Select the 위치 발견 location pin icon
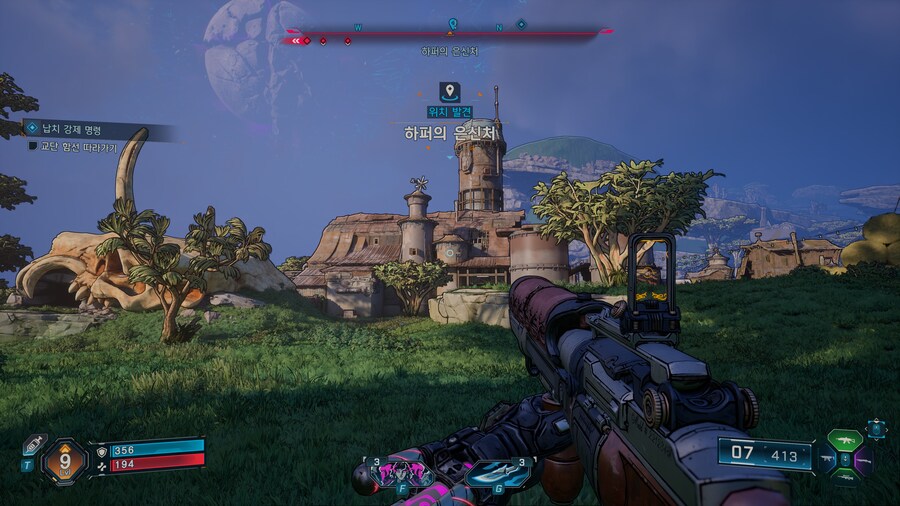 pyautogui.click(x=450, y=92)
